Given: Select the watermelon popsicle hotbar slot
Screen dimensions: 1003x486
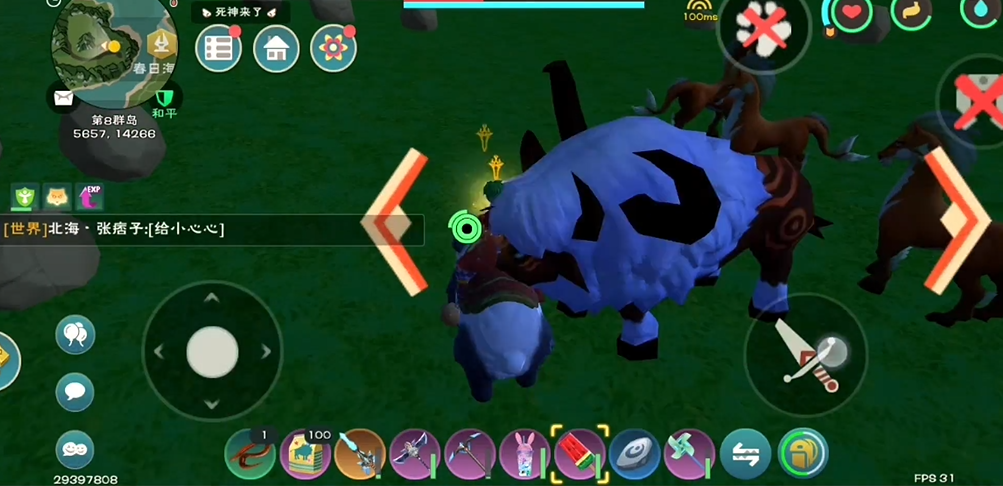Looking at the screenshot, I should click(x=580, y=454).
